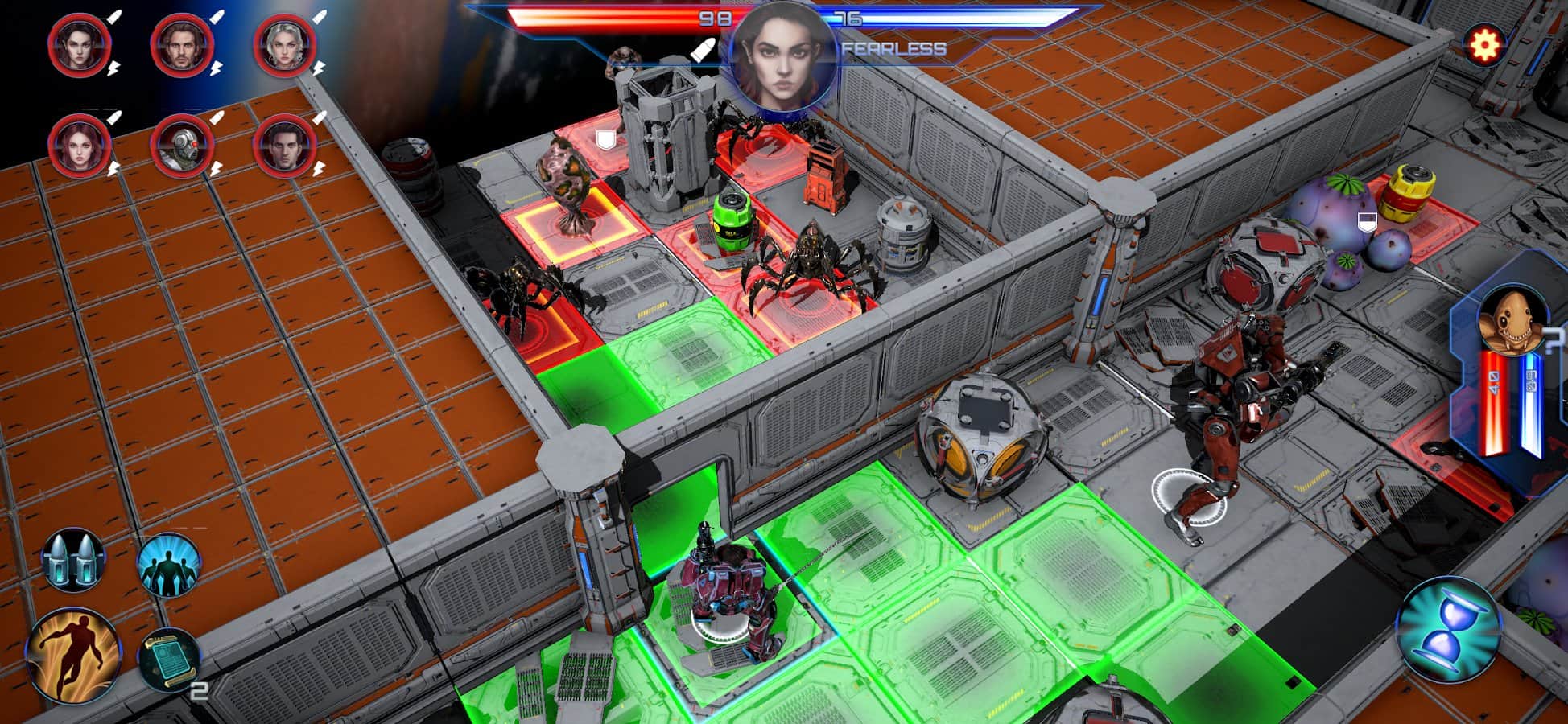Select the bearded brown-haired man squad portrait
This screenshot has height=724, width=1568.
click(182, 45)
